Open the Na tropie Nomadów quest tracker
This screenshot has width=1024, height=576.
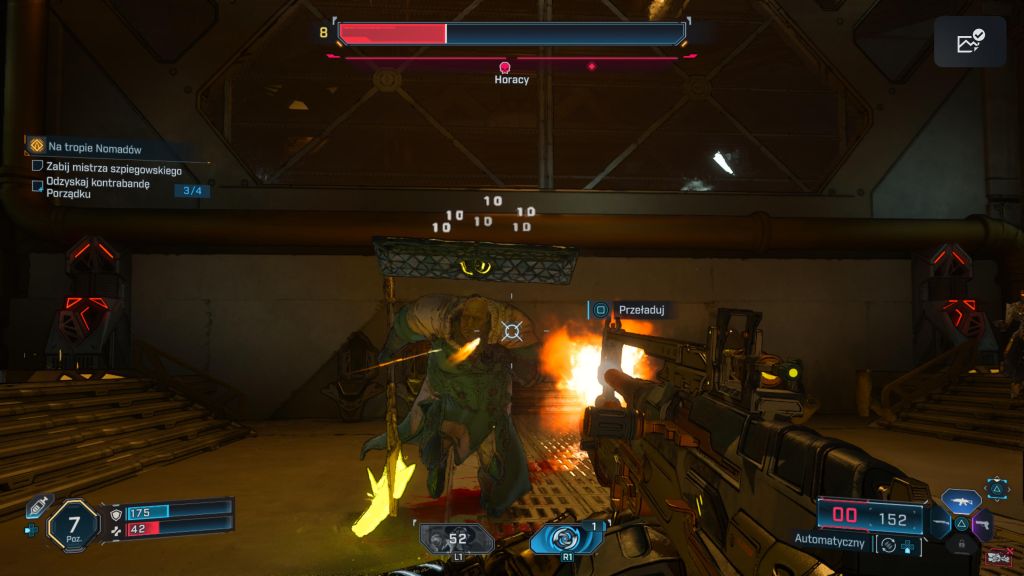38,146
